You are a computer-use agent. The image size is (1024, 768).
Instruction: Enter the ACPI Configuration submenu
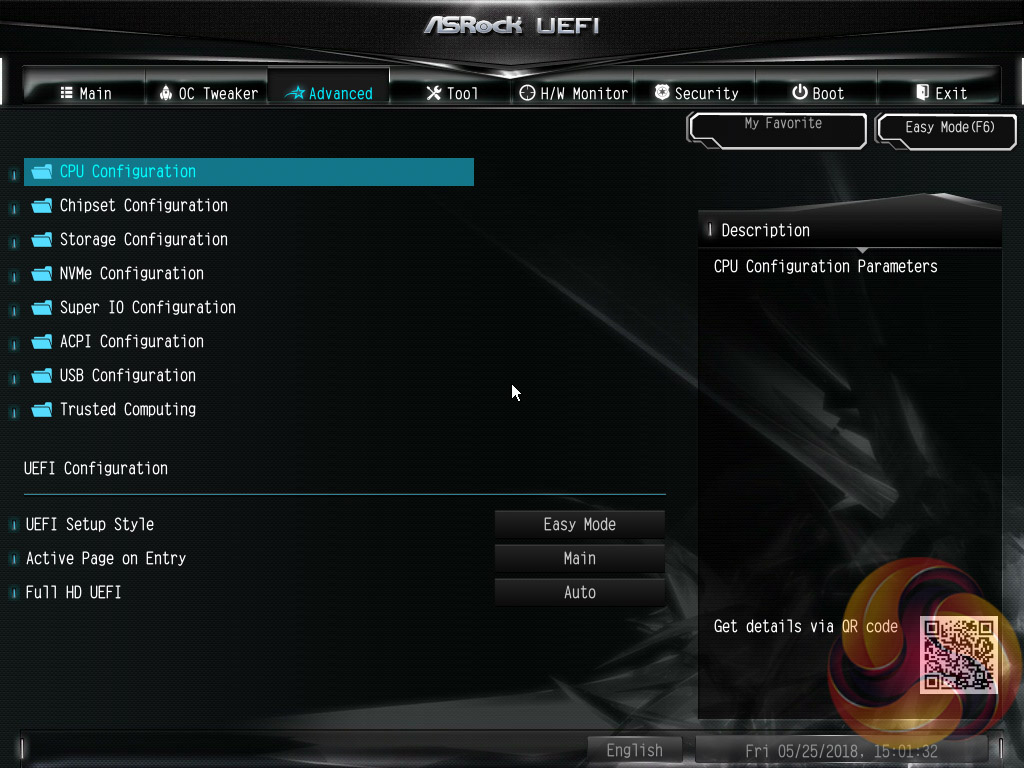(131, 342)
